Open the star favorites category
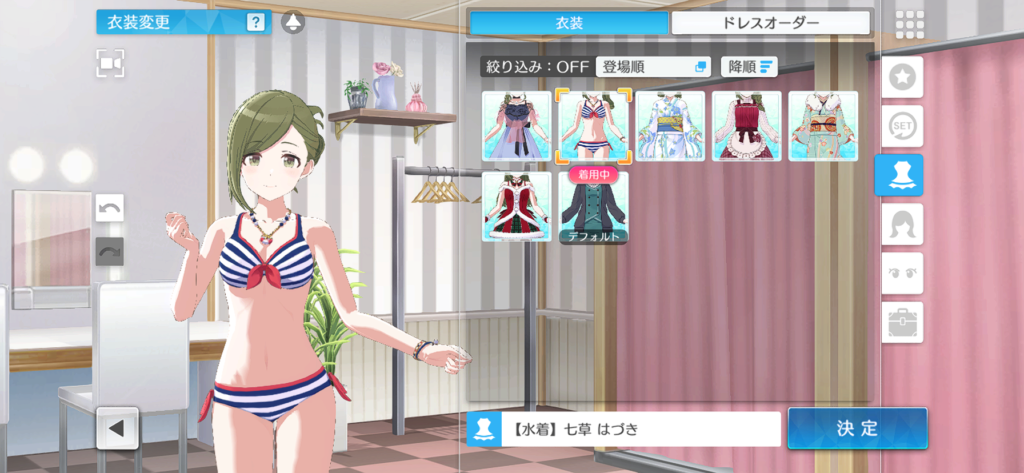 [x=902, y=77]
